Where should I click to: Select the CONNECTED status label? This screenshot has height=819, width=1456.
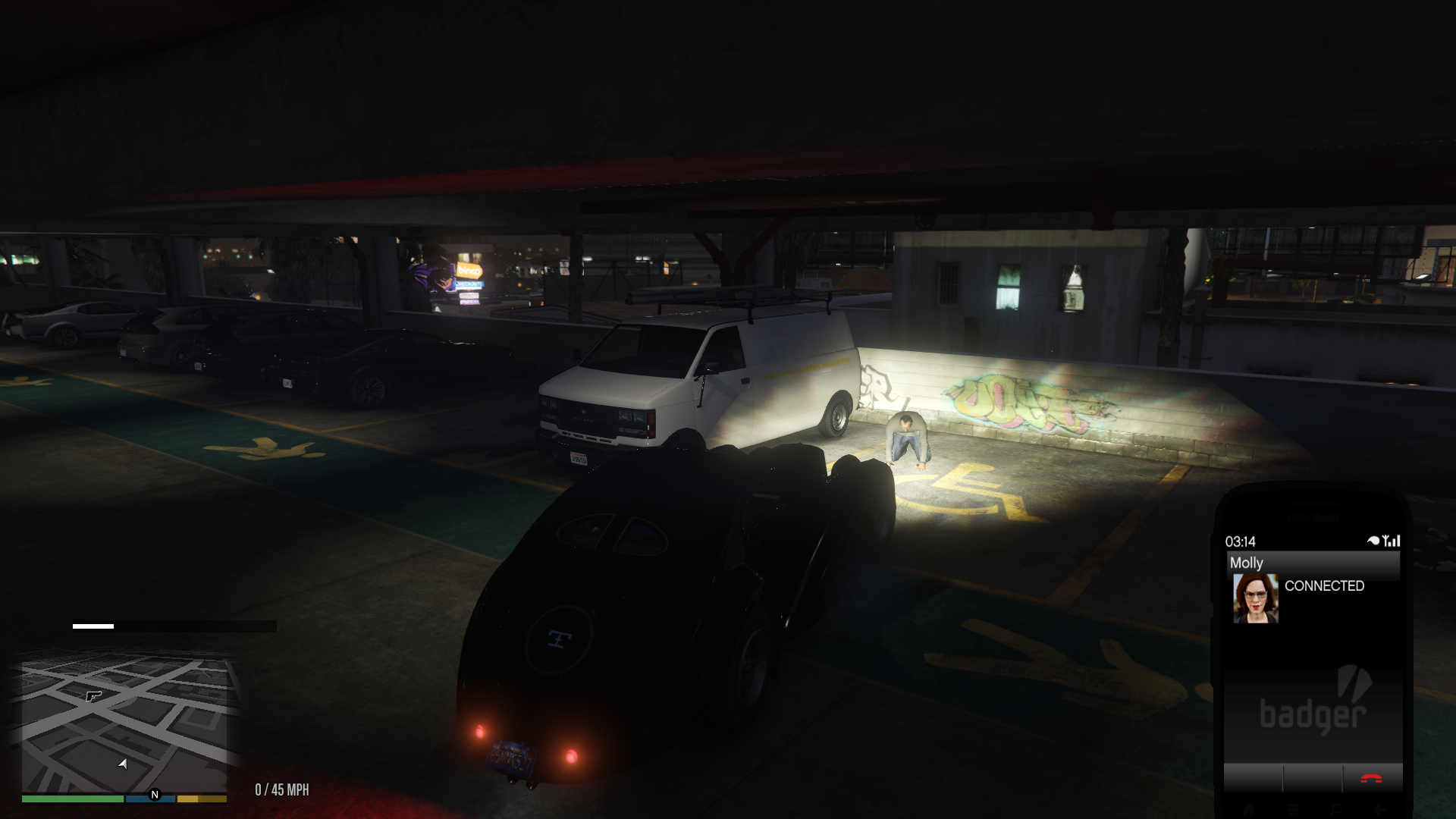[x=1325, y=585]
